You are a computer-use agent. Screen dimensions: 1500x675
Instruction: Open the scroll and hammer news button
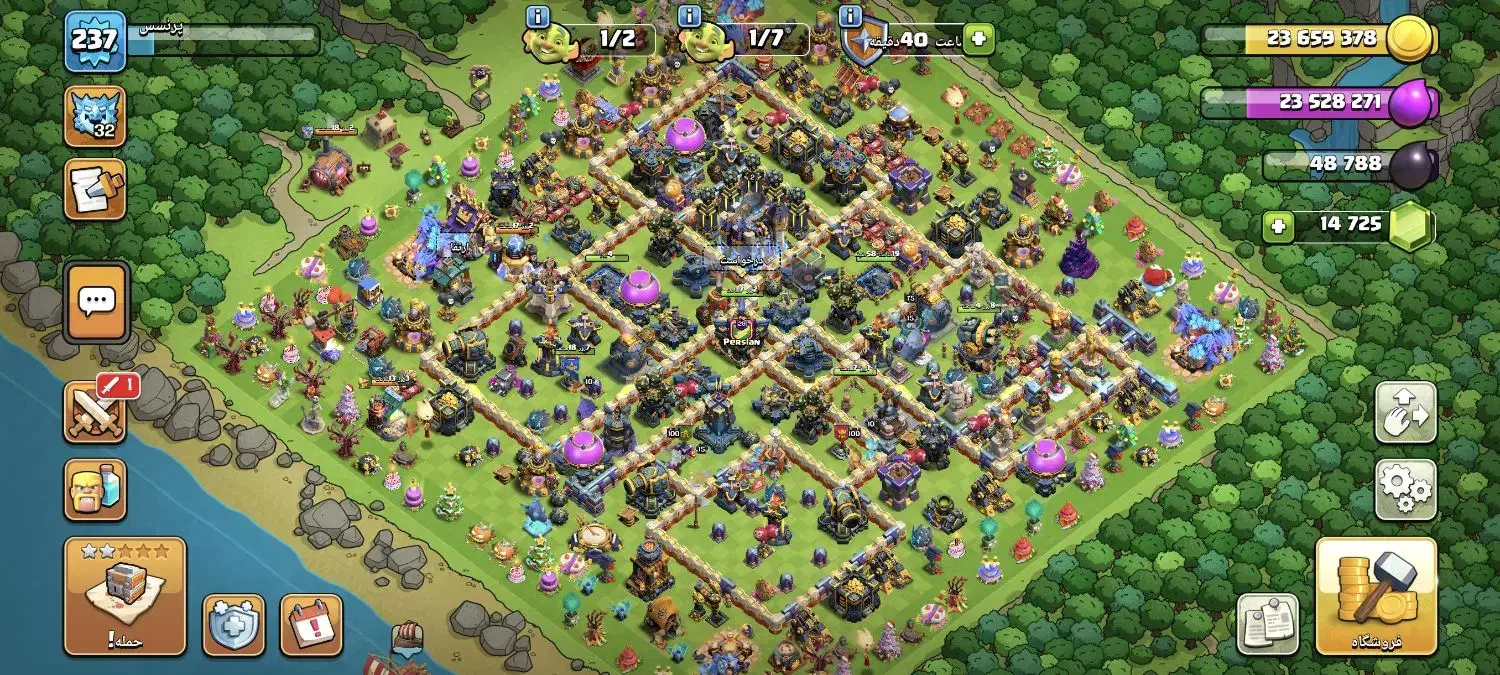tap(95, 189)
